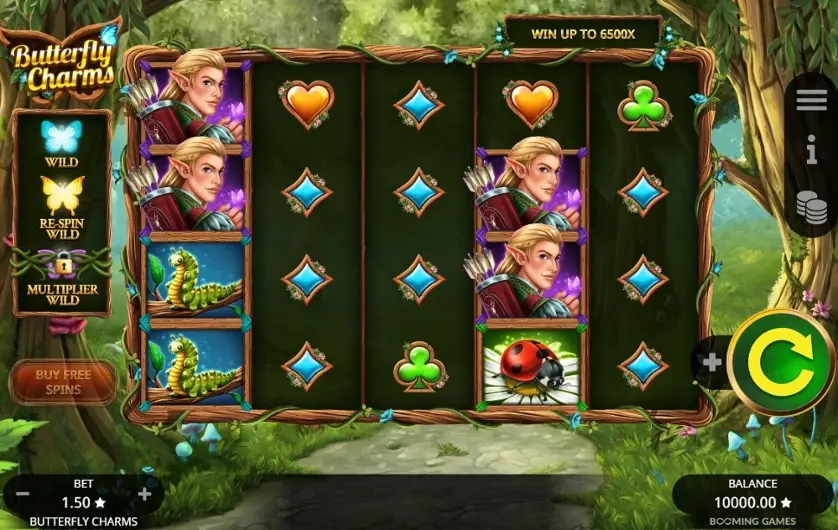The height and width of the screenshot is (530, 838).
Task: Open the coin stack bet settings
Action: tap(812, 207)
